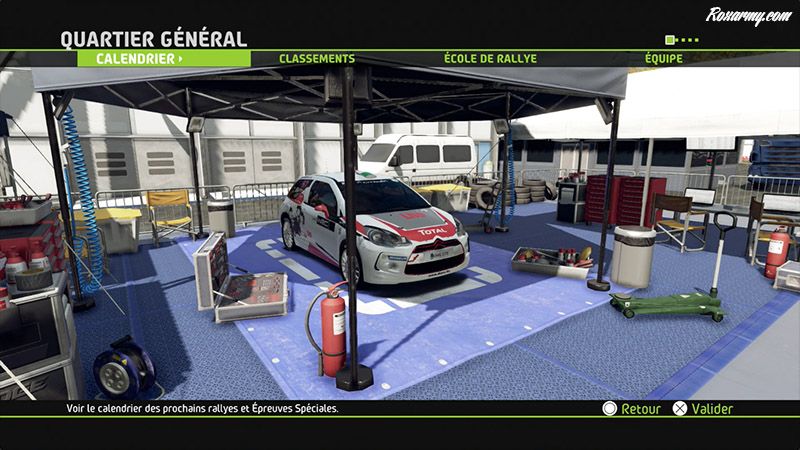Go to the Équipe tab
This screenshot has width=800, height=450.
click(664, 59)
